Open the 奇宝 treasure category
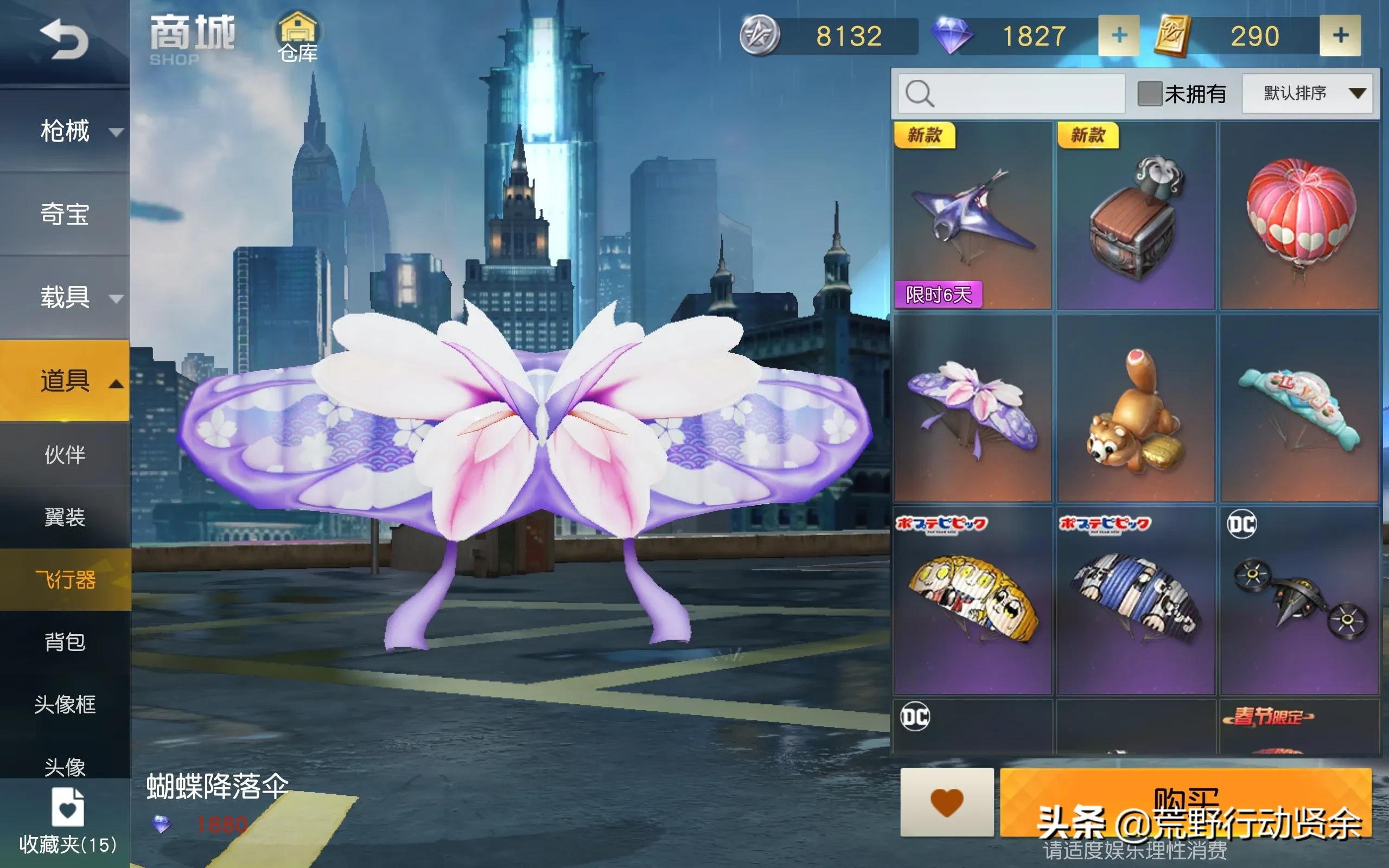This screenshot has height=868, width=1389. 65,215
